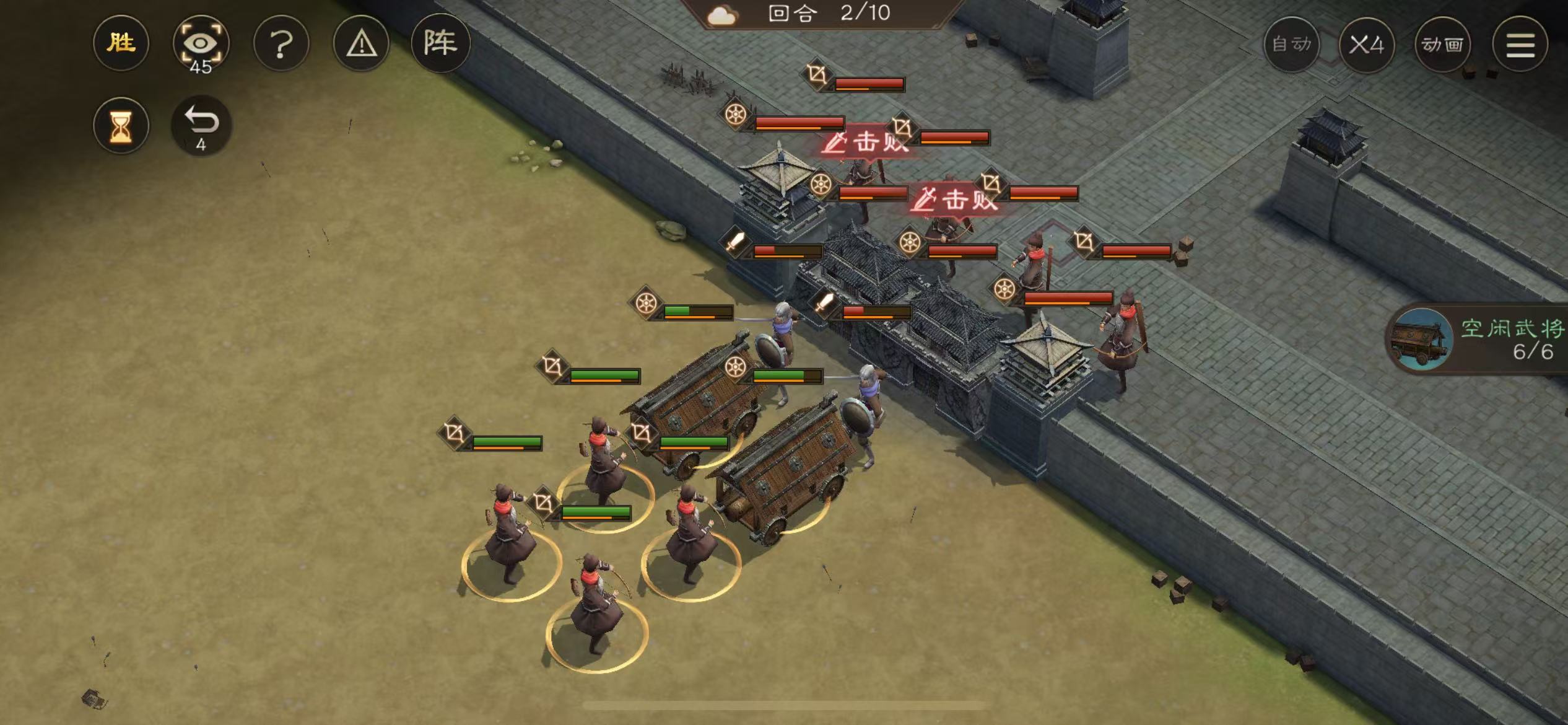Open victory conditions via the 胜 icon
This screenshot has height=725, width=1568.
coord(121,43)
